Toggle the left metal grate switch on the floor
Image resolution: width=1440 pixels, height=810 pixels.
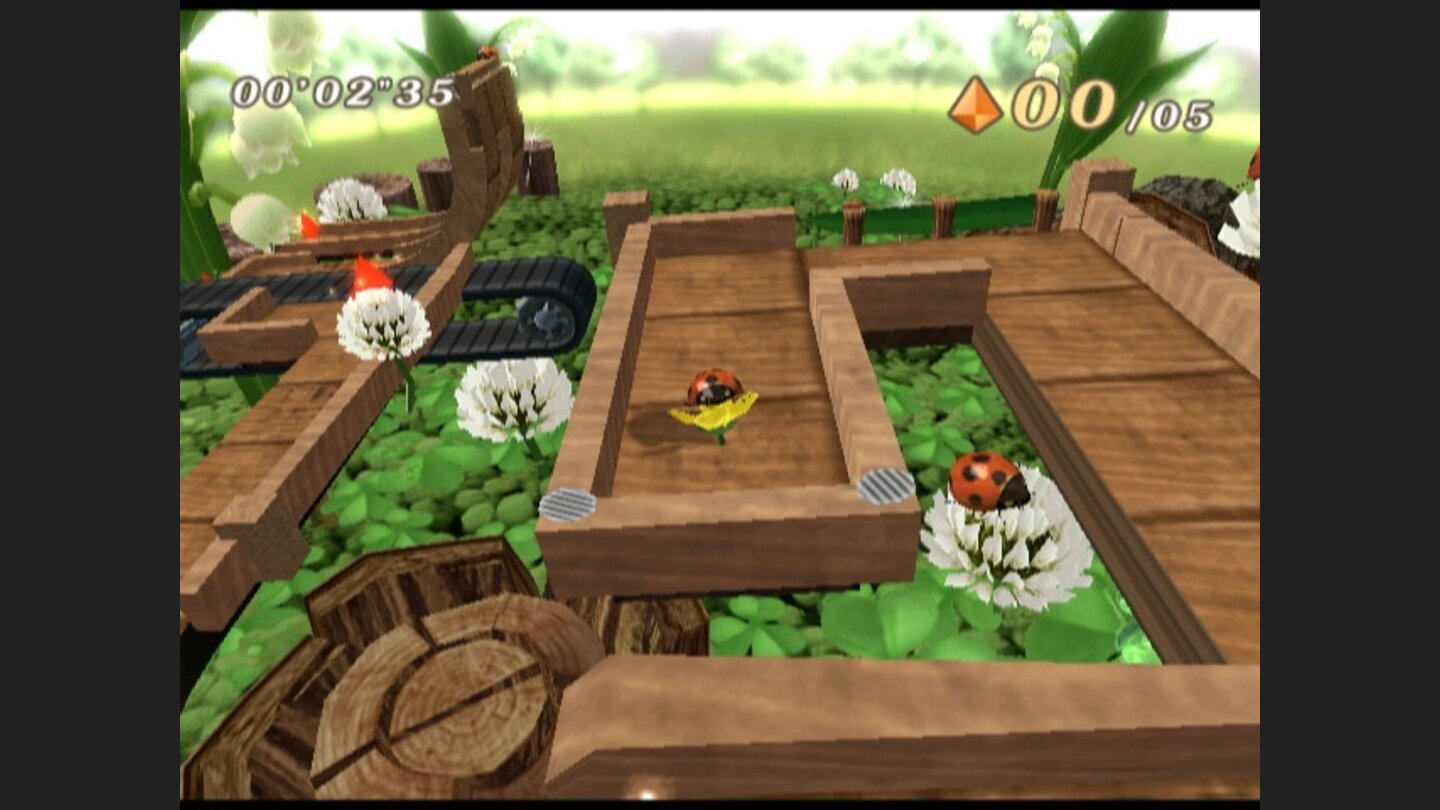(x=572, y=505)
